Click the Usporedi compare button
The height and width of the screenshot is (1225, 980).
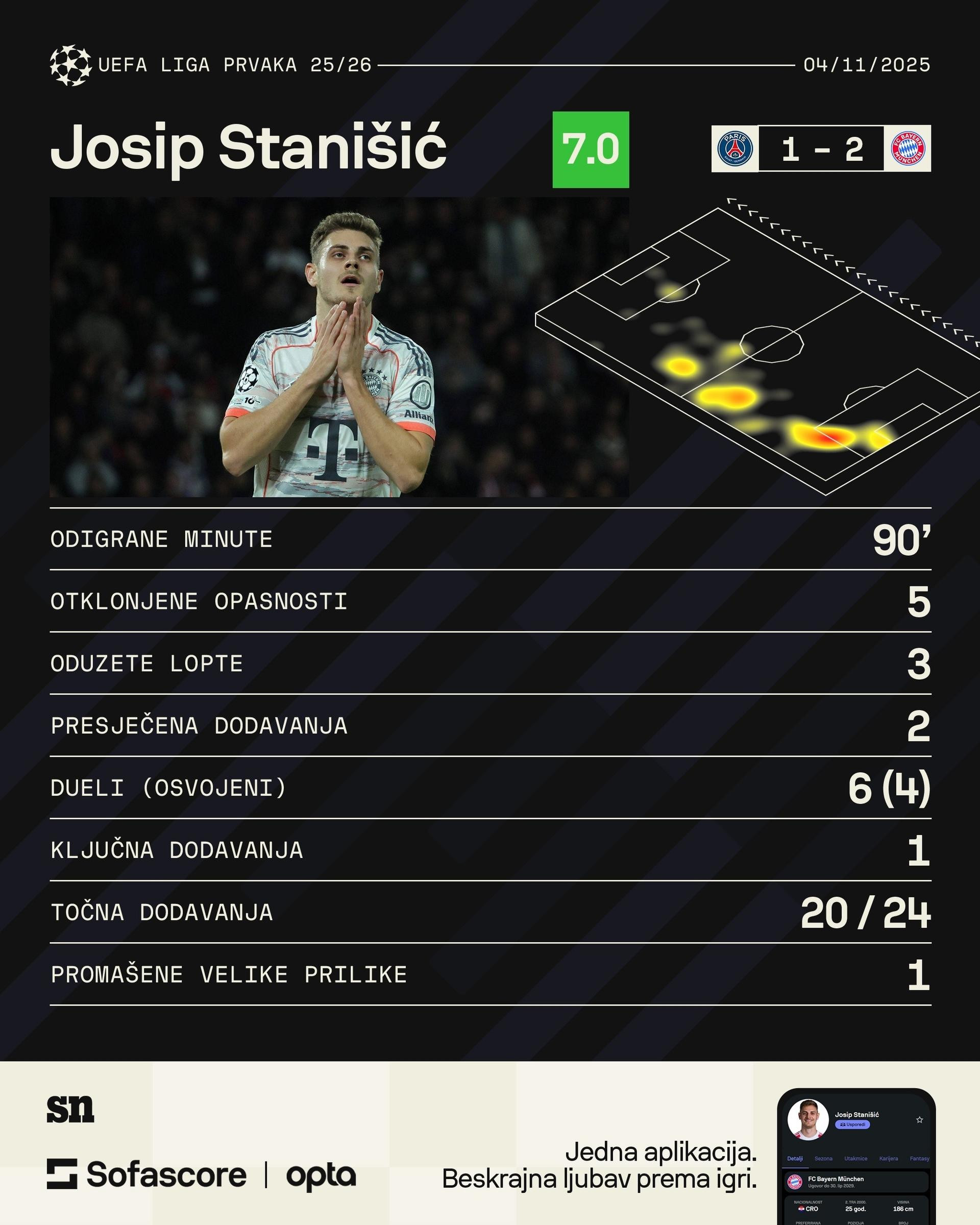pos(852,1124)
